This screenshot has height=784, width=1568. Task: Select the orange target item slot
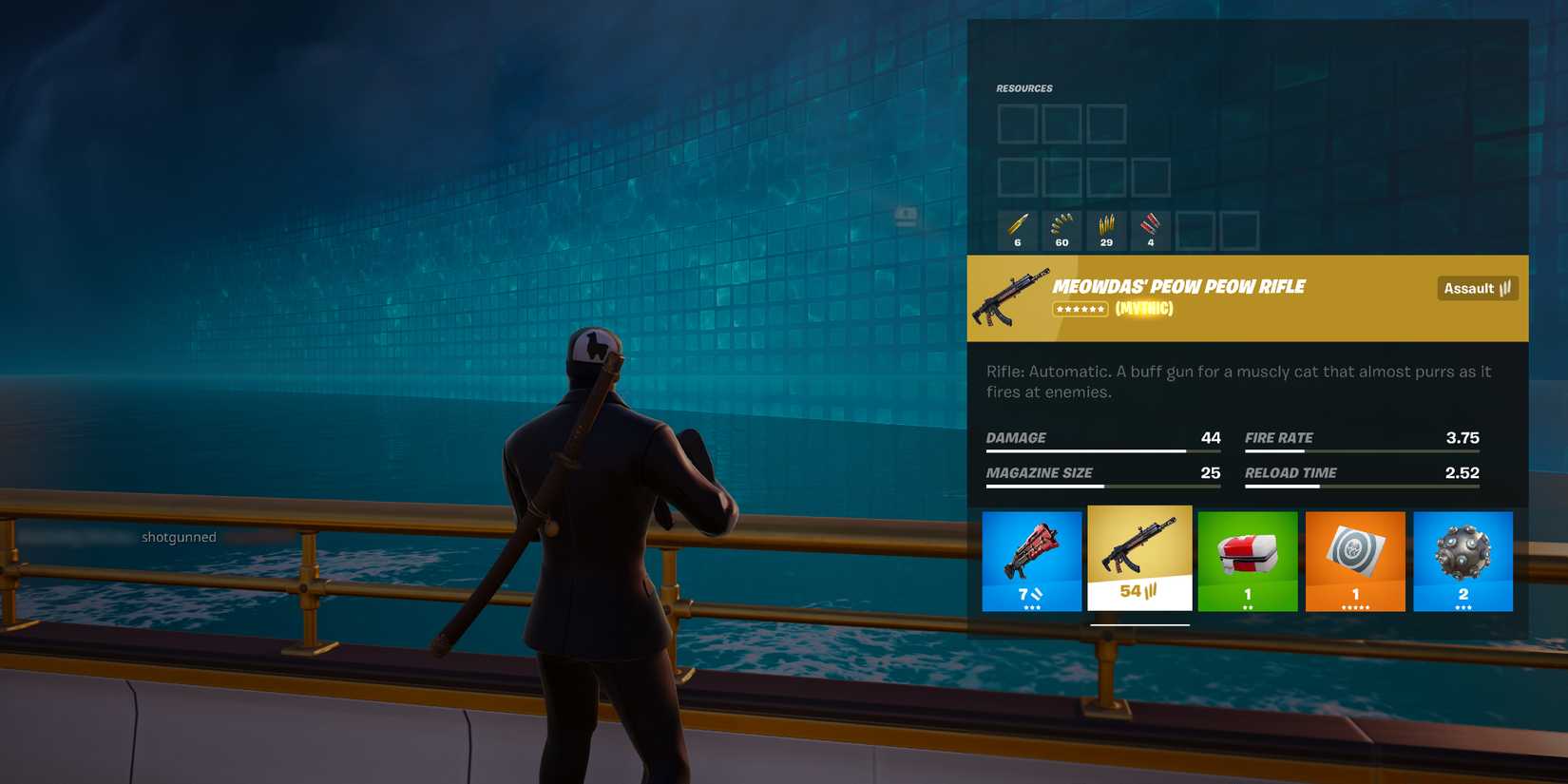coord(1355,561)
